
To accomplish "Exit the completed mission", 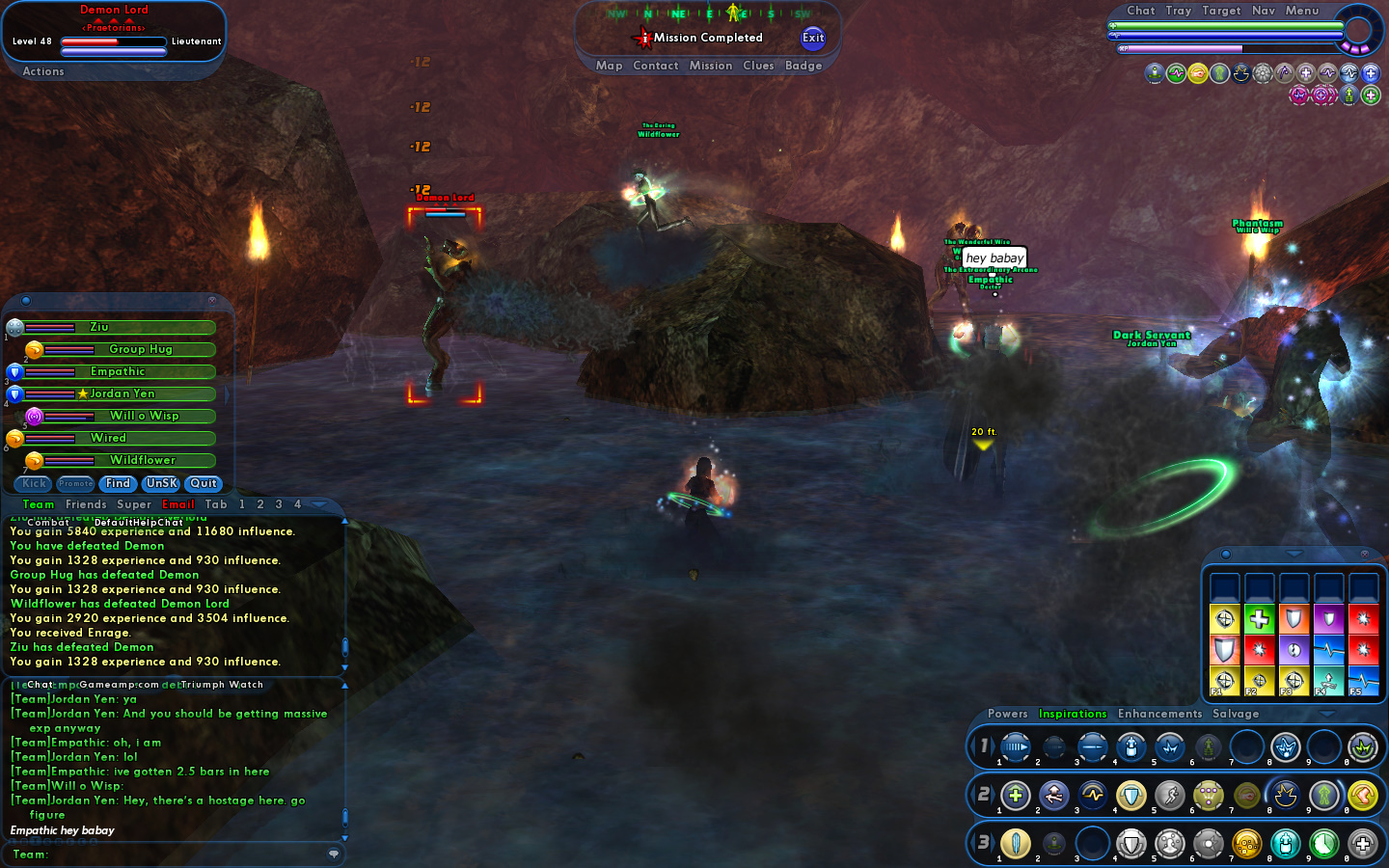I will pos(813,38).
